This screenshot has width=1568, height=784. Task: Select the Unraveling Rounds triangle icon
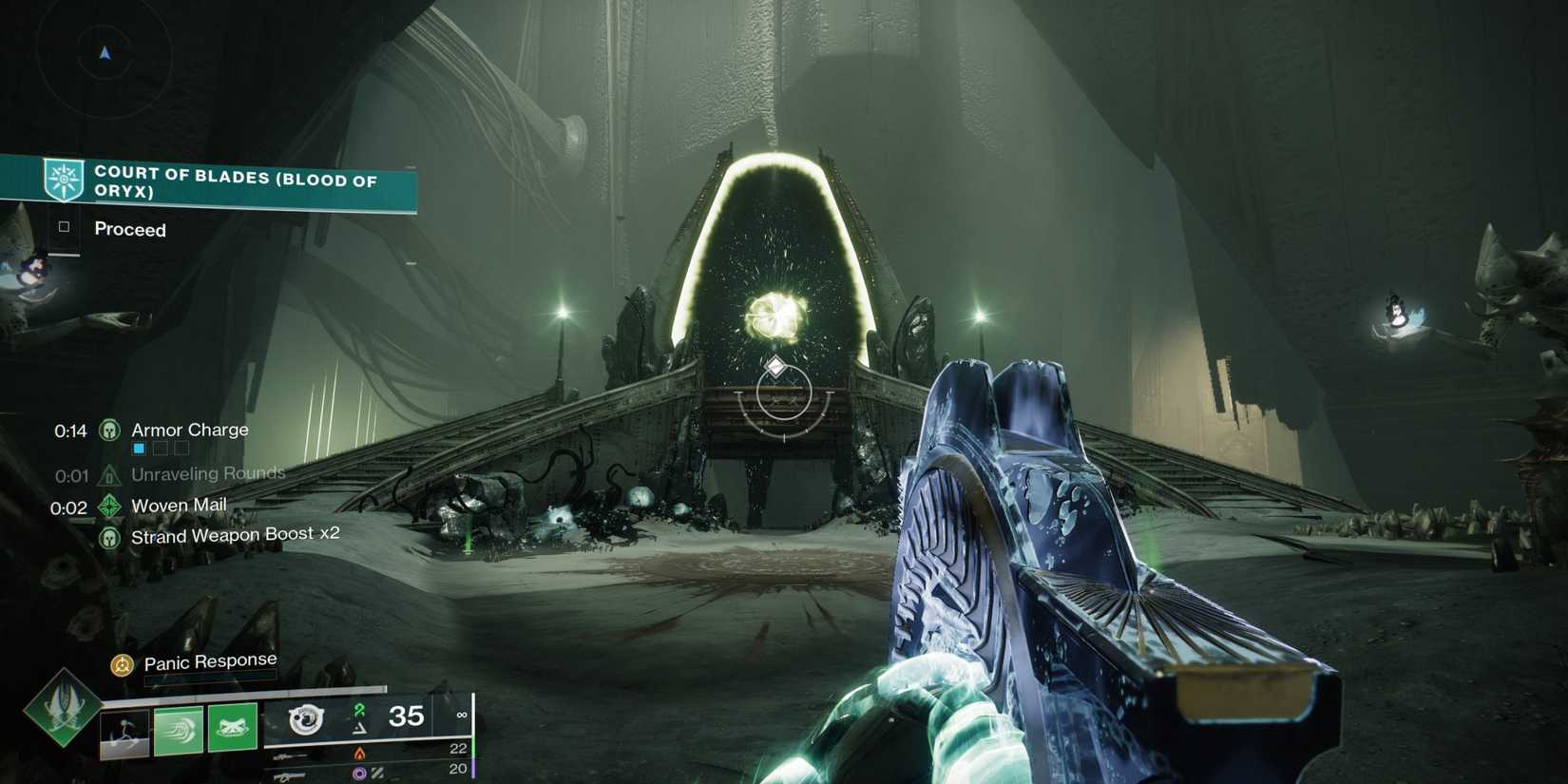(x=108, y=476)
